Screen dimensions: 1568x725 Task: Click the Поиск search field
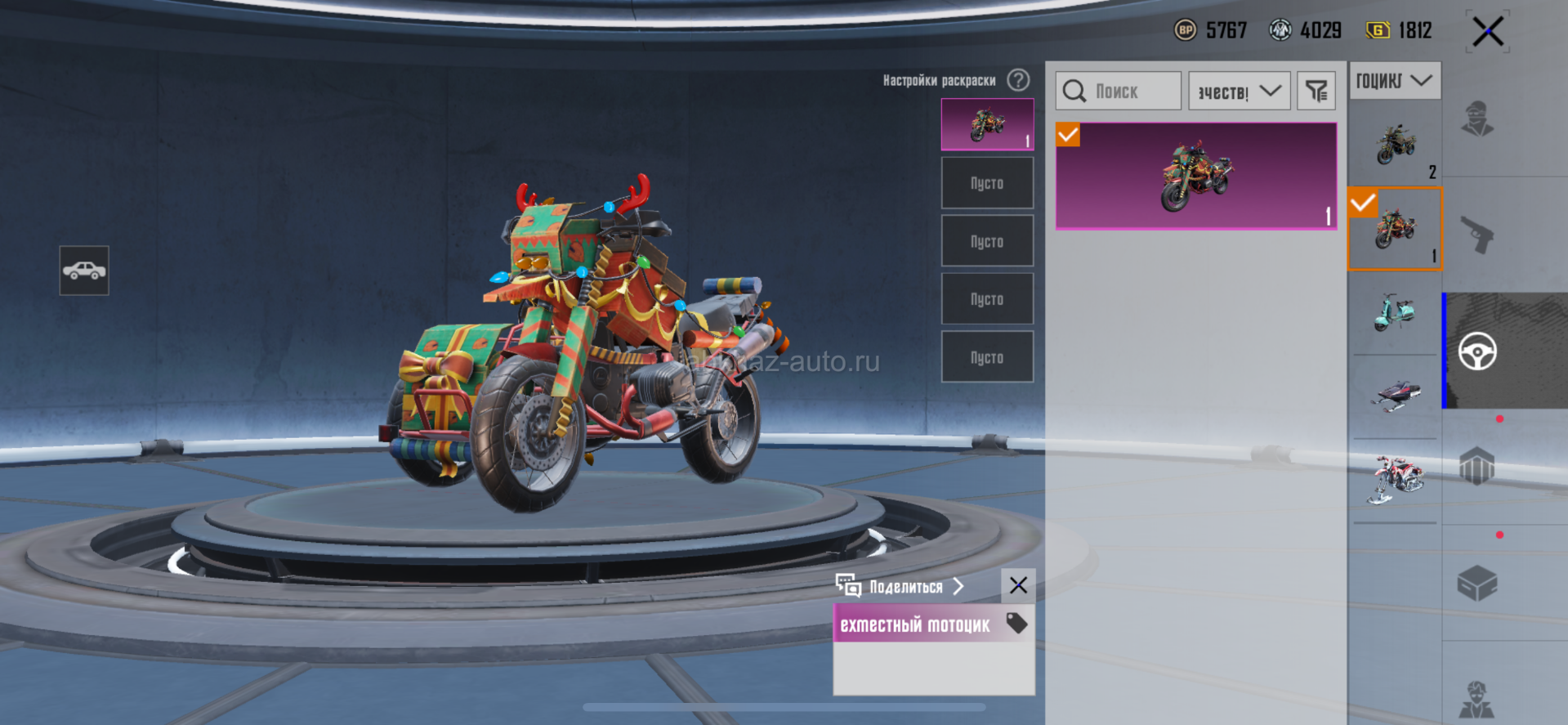click(x=1118, y=91)
